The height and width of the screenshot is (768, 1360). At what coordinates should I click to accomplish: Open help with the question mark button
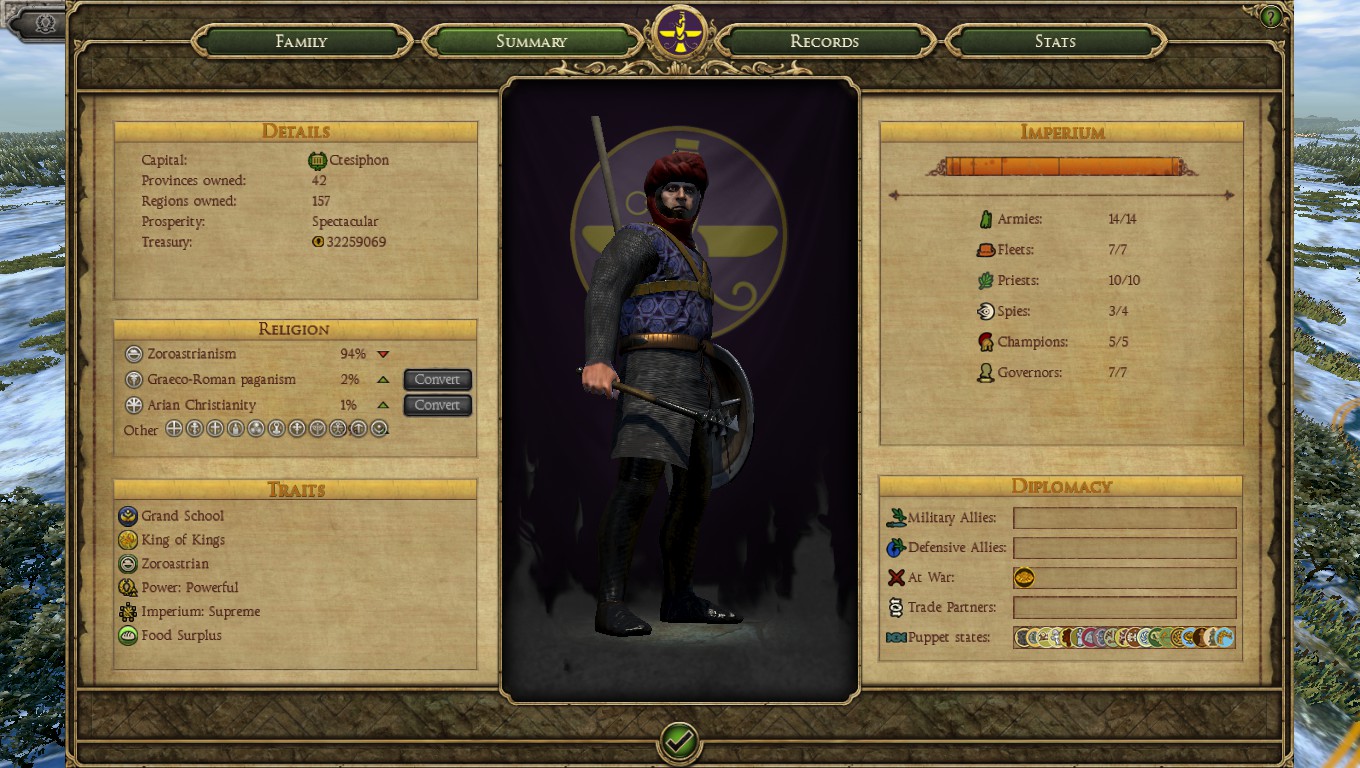1271,17
